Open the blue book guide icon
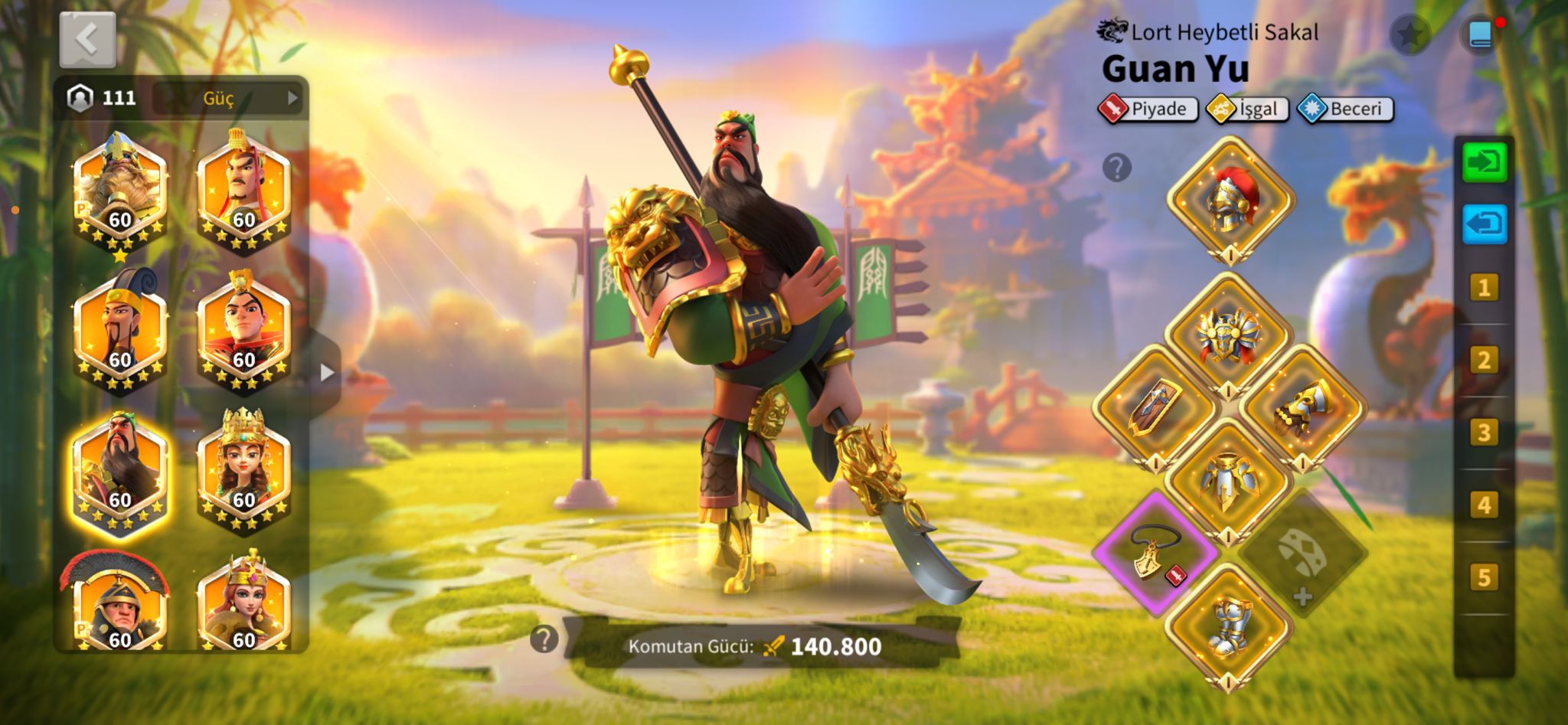 click(x=1480, y=35)
